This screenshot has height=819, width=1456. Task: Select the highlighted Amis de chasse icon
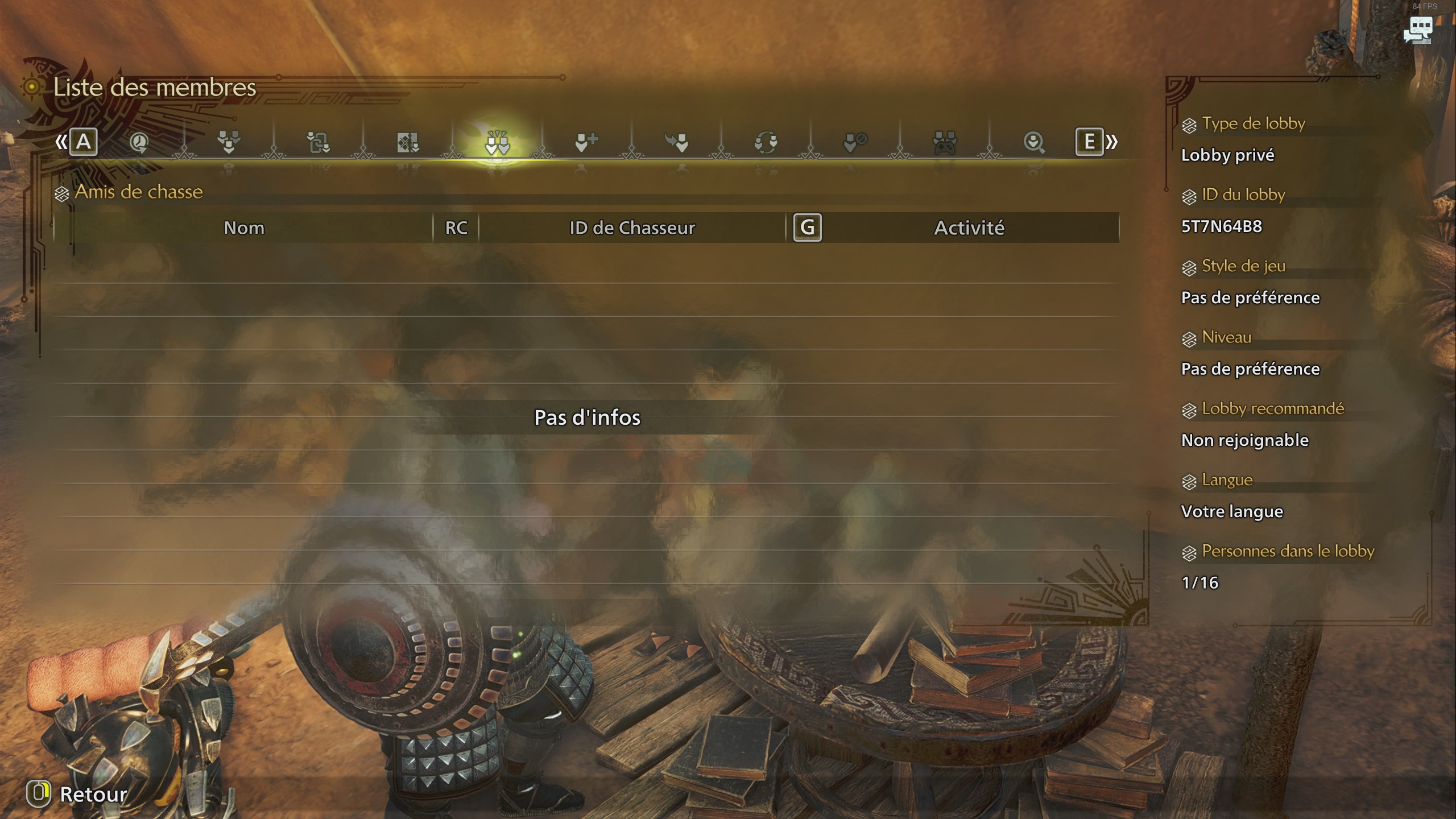click(x=498, y=142)
